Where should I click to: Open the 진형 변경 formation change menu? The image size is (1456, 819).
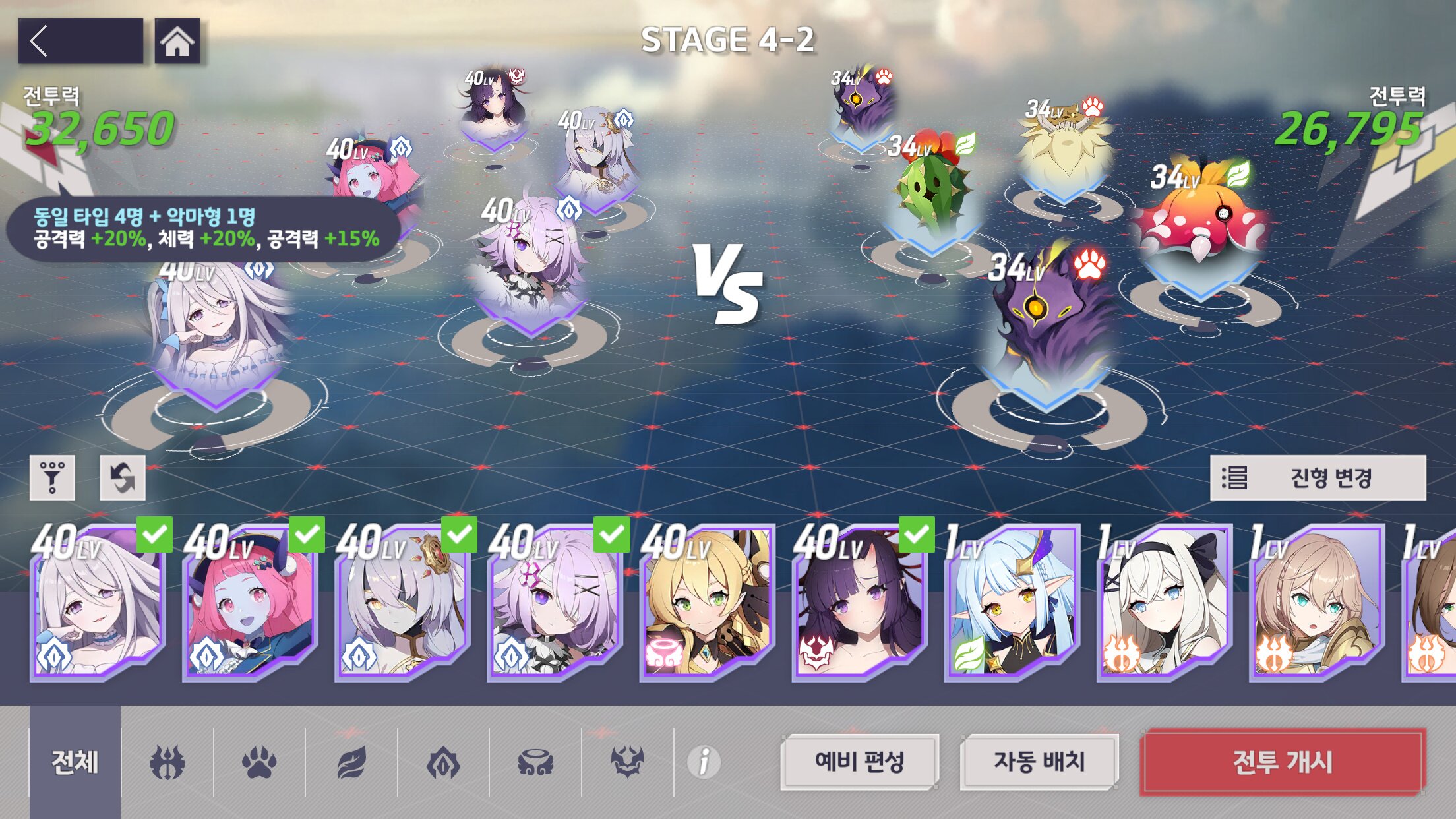tap(1318, 477)
